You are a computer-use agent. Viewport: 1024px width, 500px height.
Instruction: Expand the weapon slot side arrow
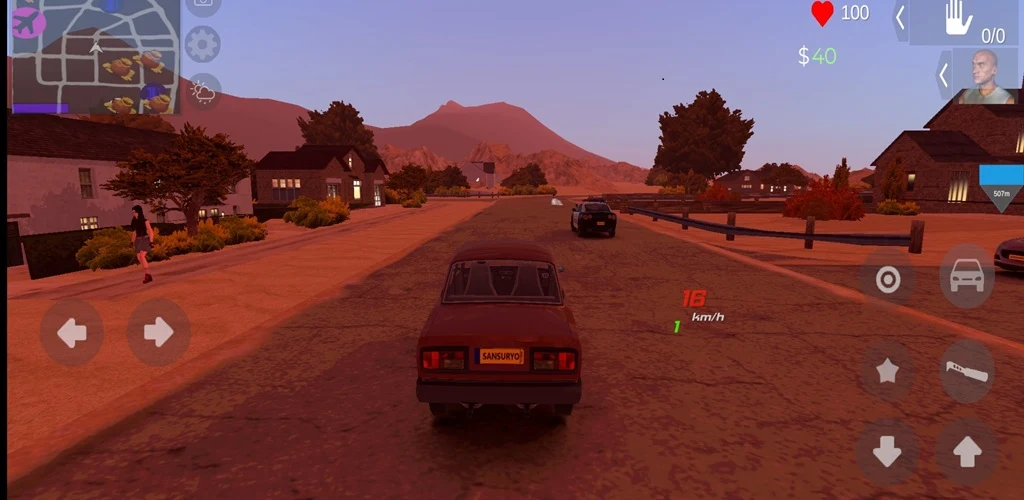900,18
